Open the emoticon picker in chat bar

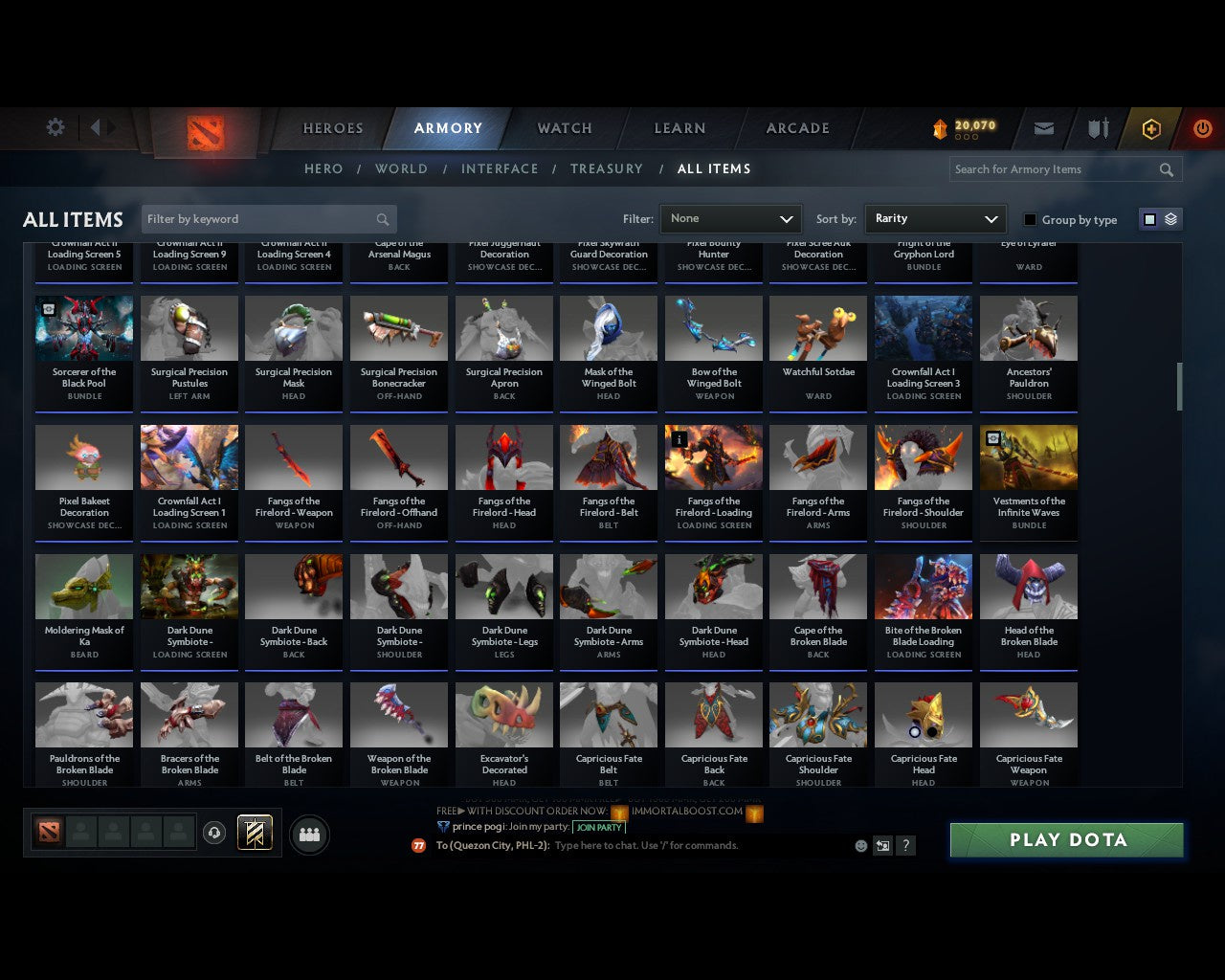[x=859, y=845]
